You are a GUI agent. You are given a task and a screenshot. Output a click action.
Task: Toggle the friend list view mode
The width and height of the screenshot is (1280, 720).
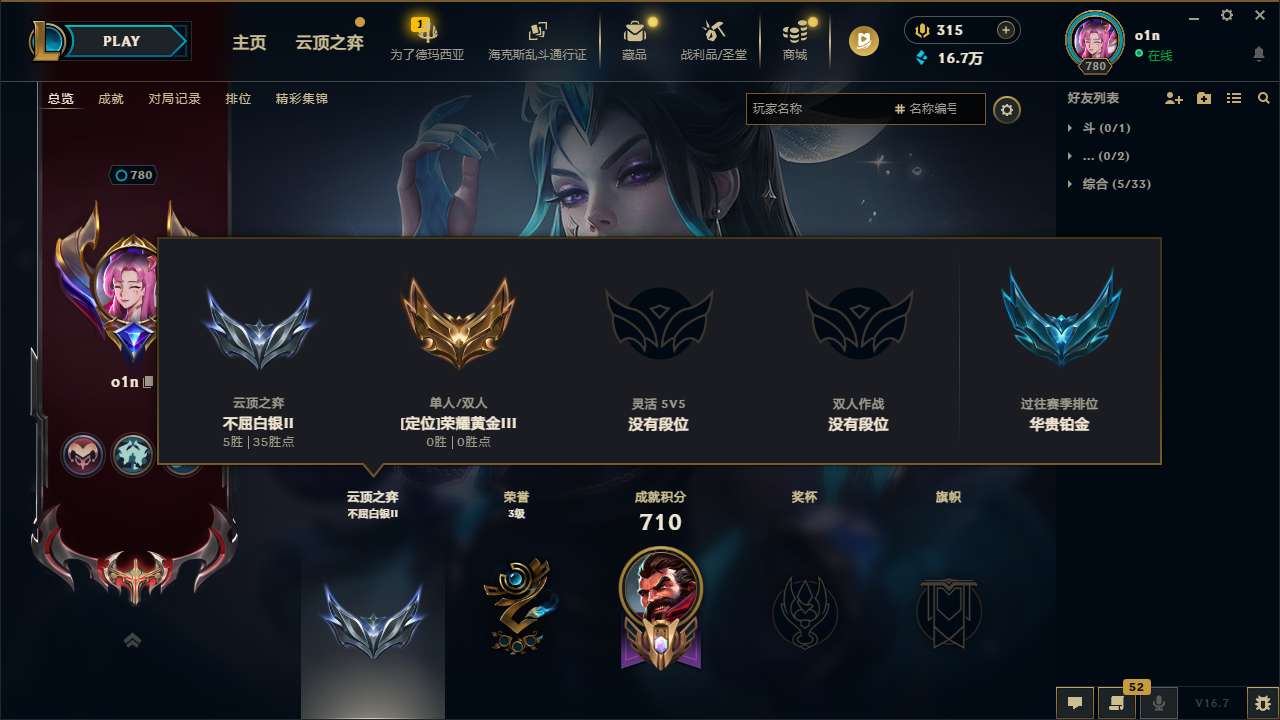[x=1234, y=98]
